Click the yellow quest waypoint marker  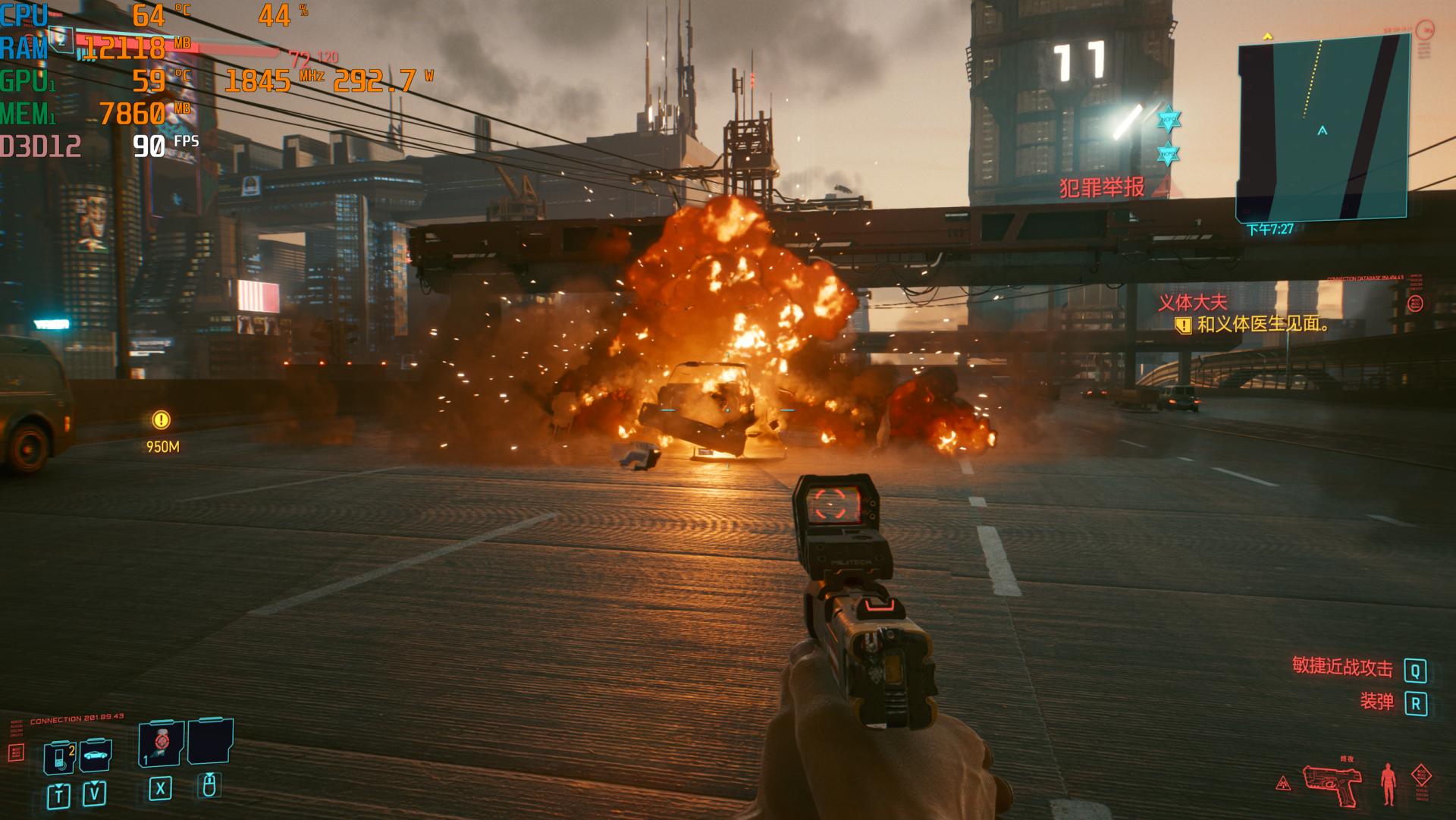pos(161,419)
